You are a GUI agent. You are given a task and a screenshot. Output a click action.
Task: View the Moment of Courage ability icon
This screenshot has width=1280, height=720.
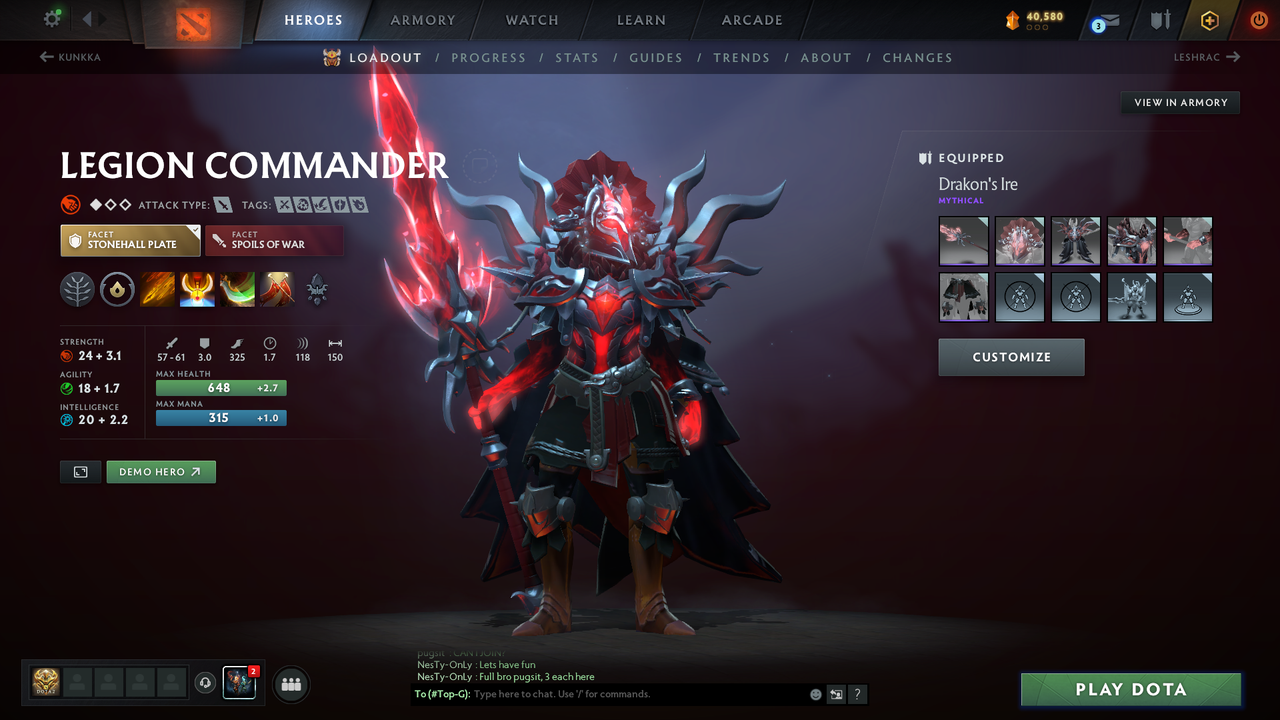click(237, 289)
